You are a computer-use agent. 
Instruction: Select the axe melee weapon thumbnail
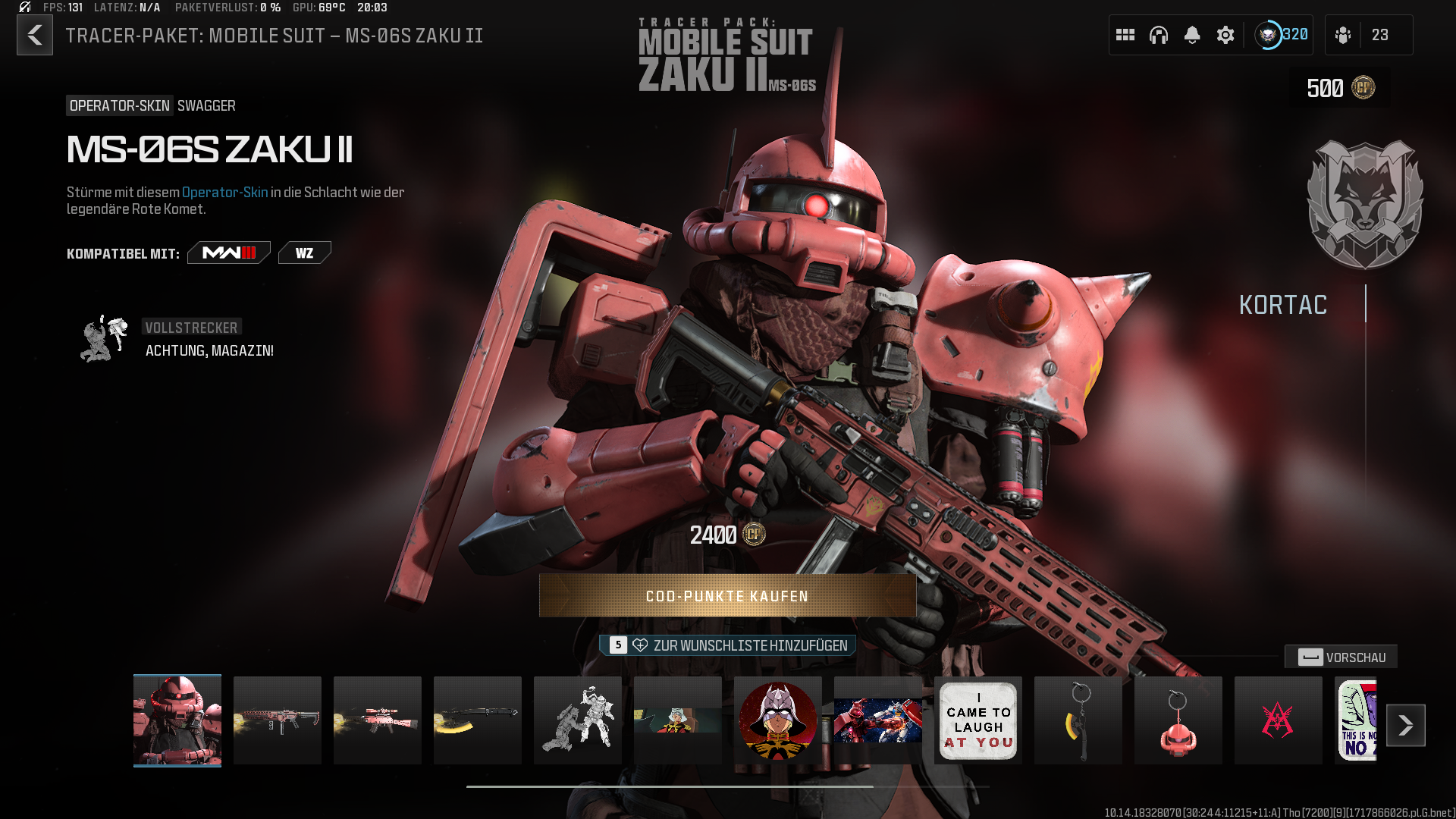click(478, 720)
